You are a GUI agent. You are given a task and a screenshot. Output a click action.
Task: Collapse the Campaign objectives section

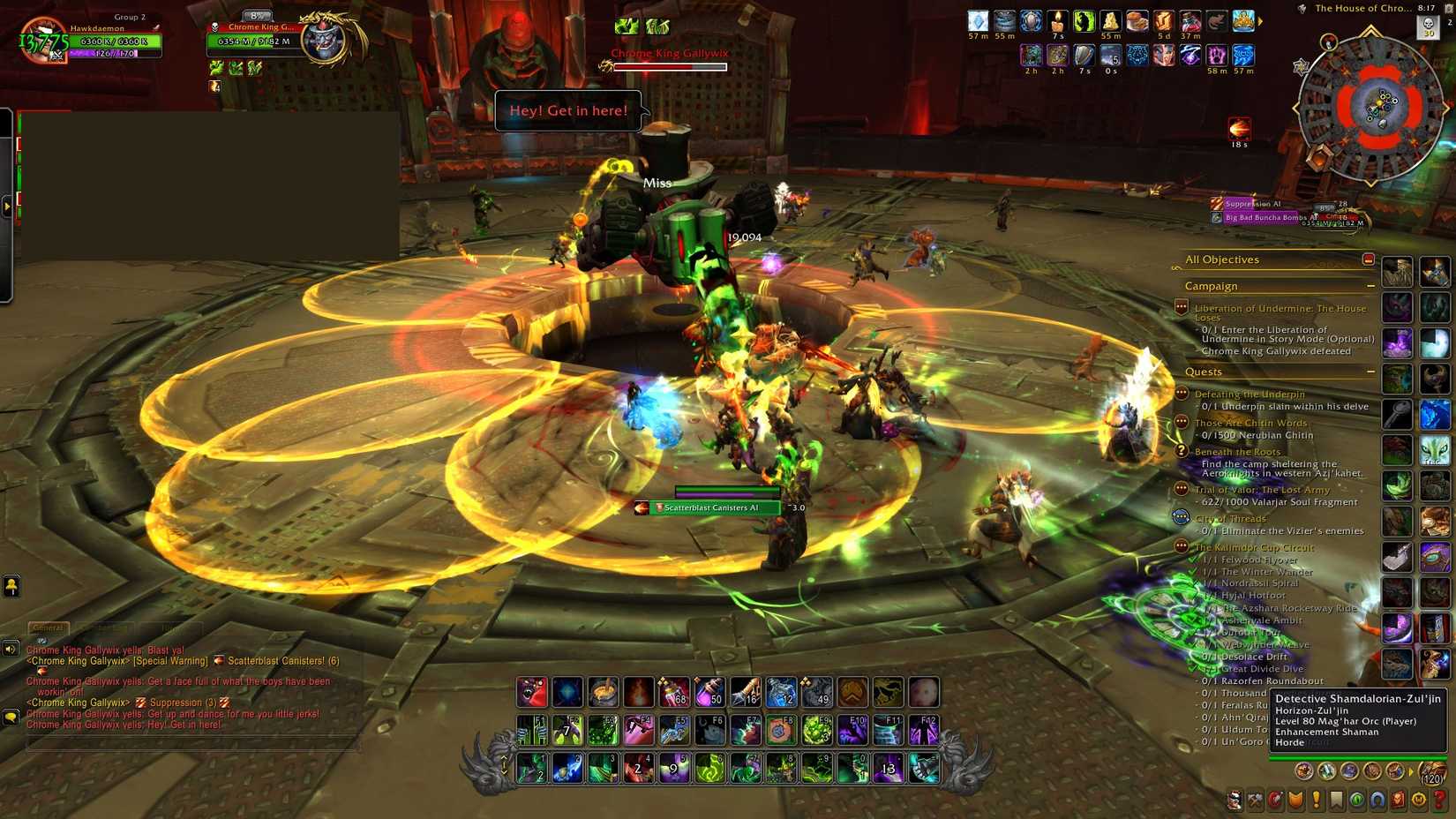click(x=1371, y=286)
